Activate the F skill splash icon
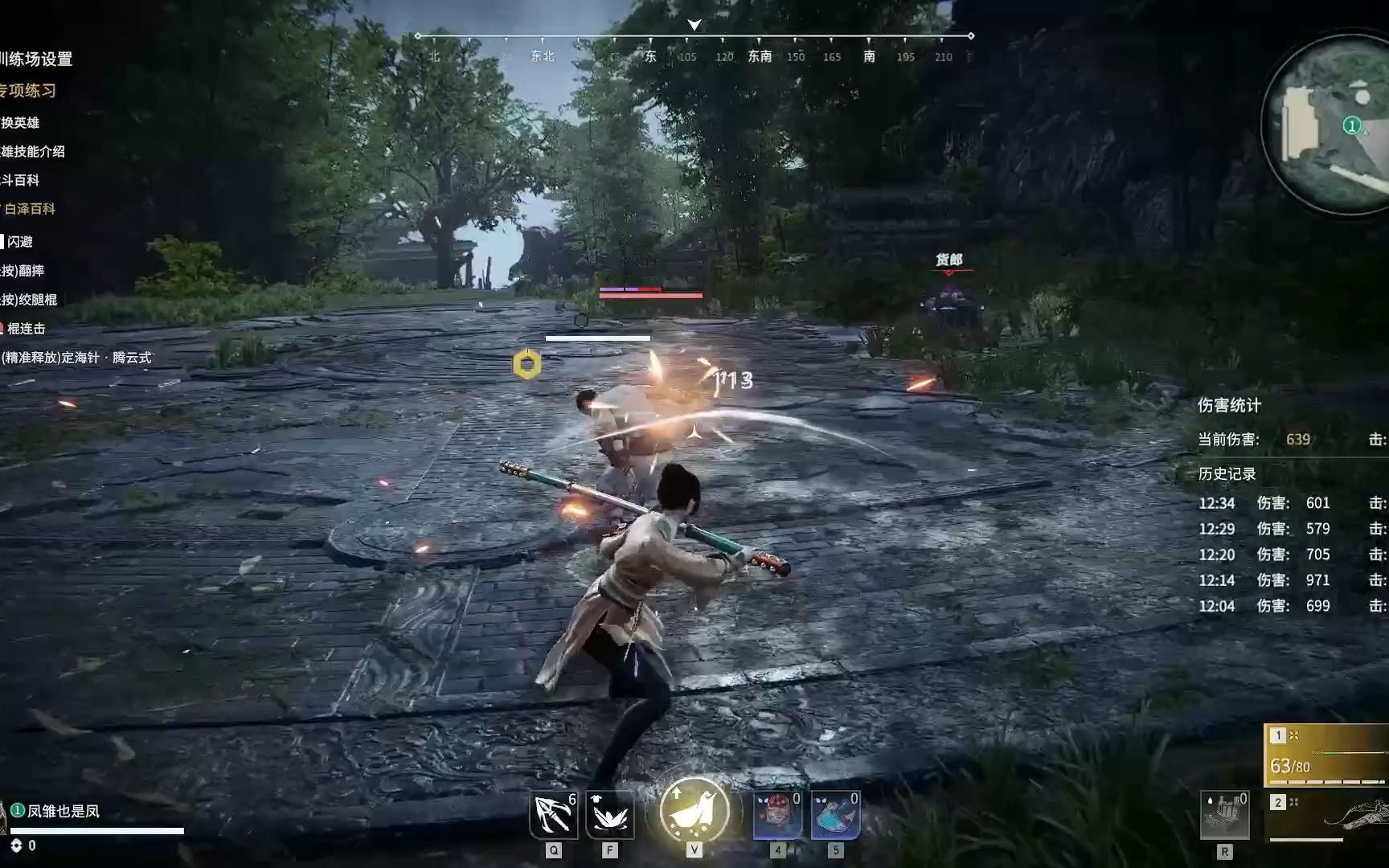Screen dimensions: 1389x868 [610, 815]
